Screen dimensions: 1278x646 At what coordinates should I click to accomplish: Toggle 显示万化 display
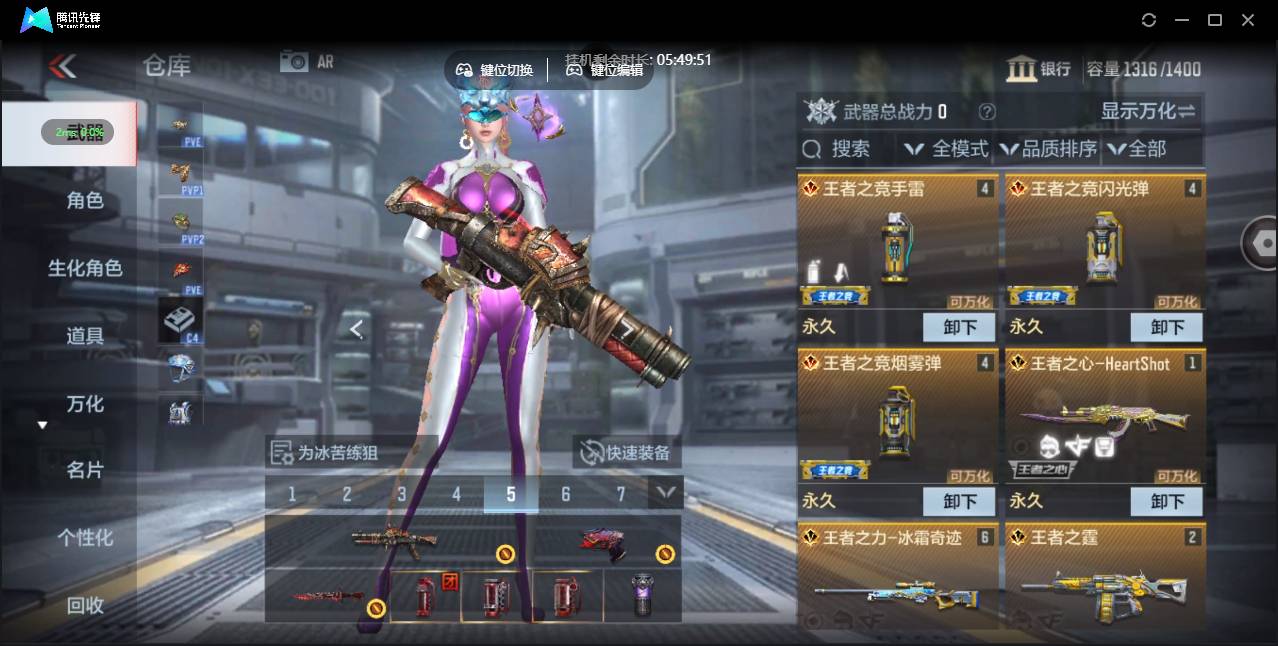point(1148,111)
